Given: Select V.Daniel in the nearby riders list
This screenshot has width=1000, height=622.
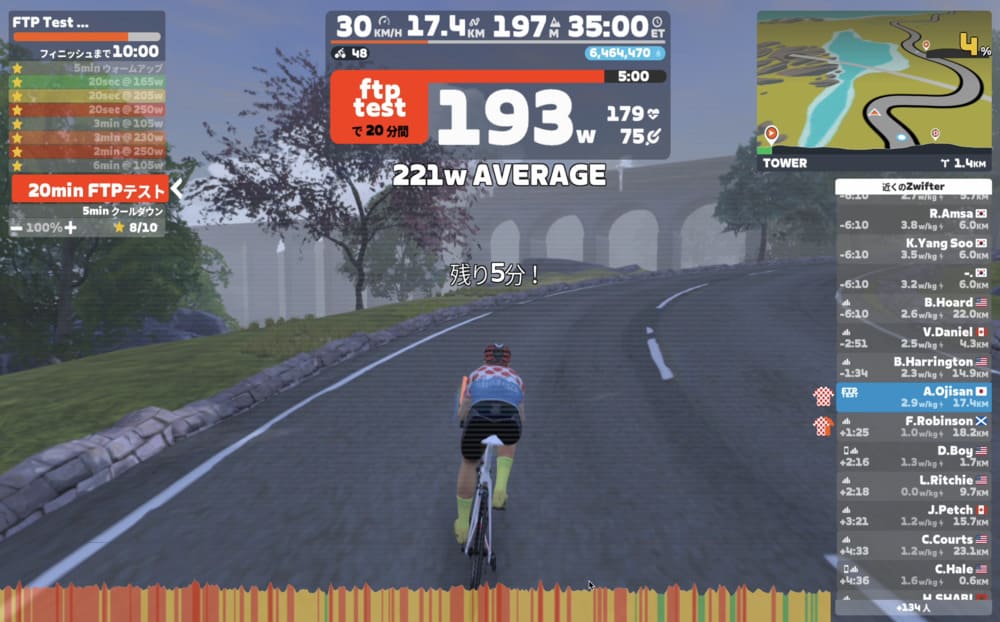Looking at the screenshot, I should pyautogui.click(x=912, y=337).
